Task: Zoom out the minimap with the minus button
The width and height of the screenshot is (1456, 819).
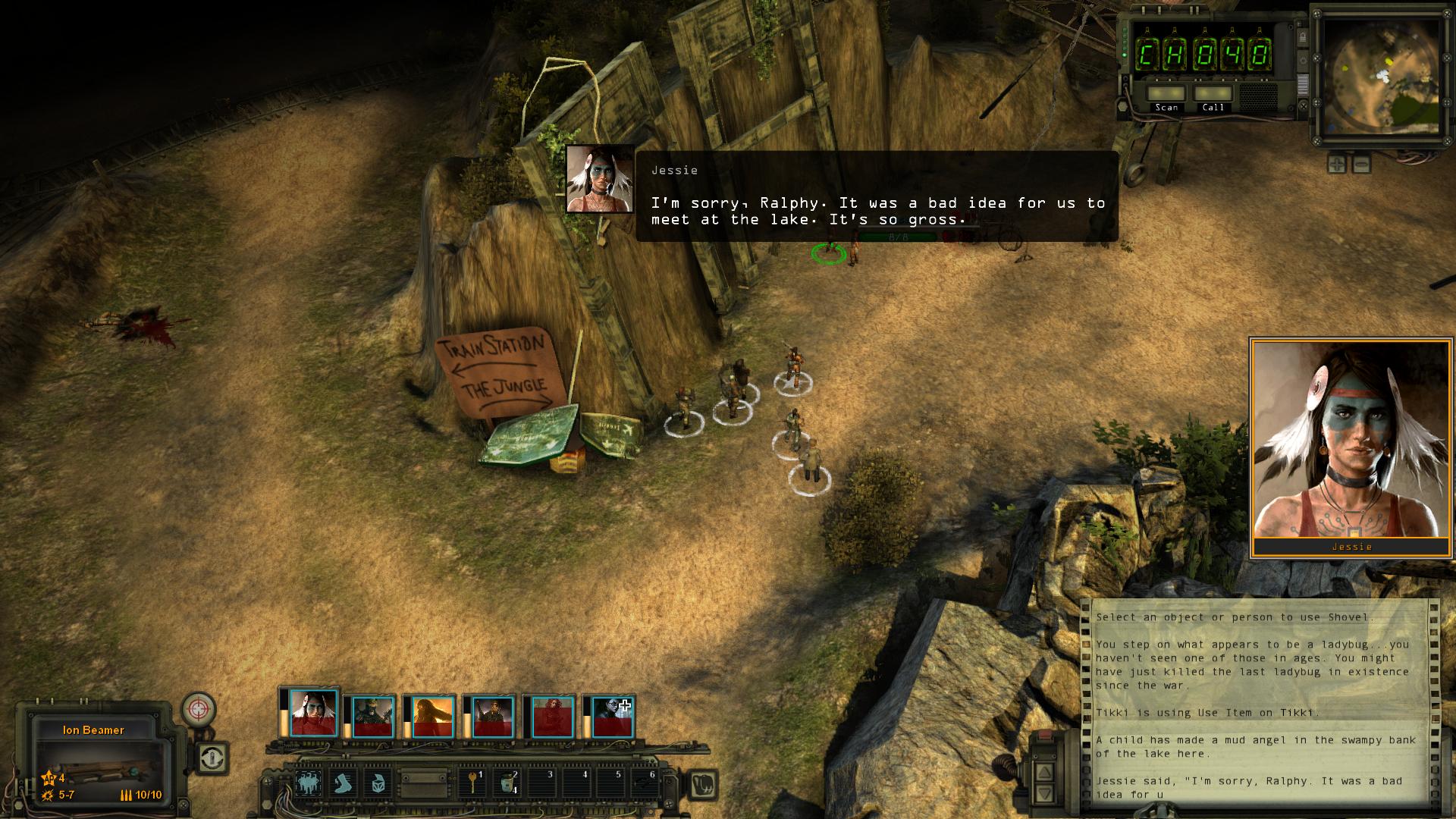Action: point(1361,163)
